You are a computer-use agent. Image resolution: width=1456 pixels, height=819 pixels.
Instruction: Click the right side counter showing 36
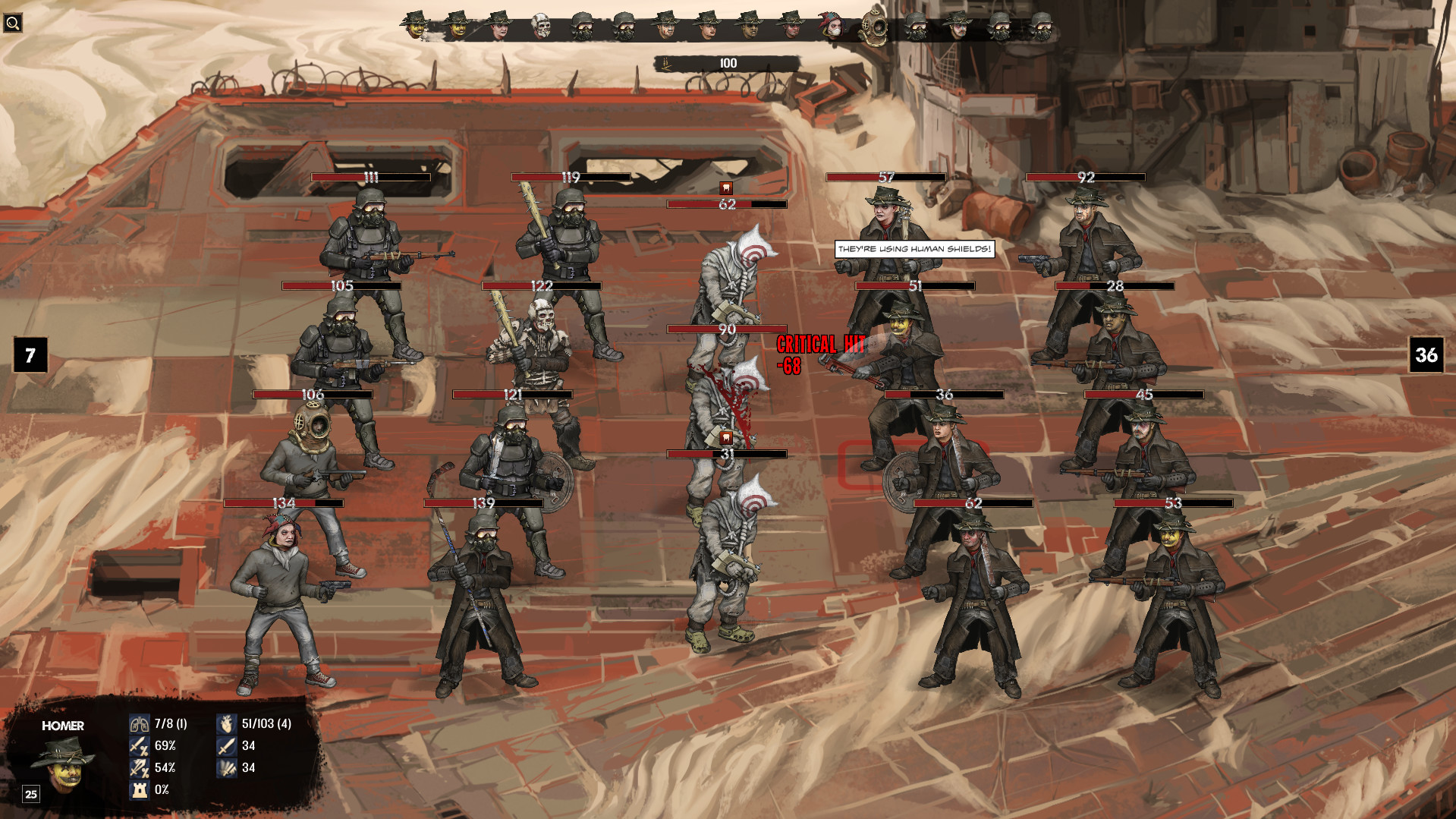pyautogui.click(x=1427, y=354)
